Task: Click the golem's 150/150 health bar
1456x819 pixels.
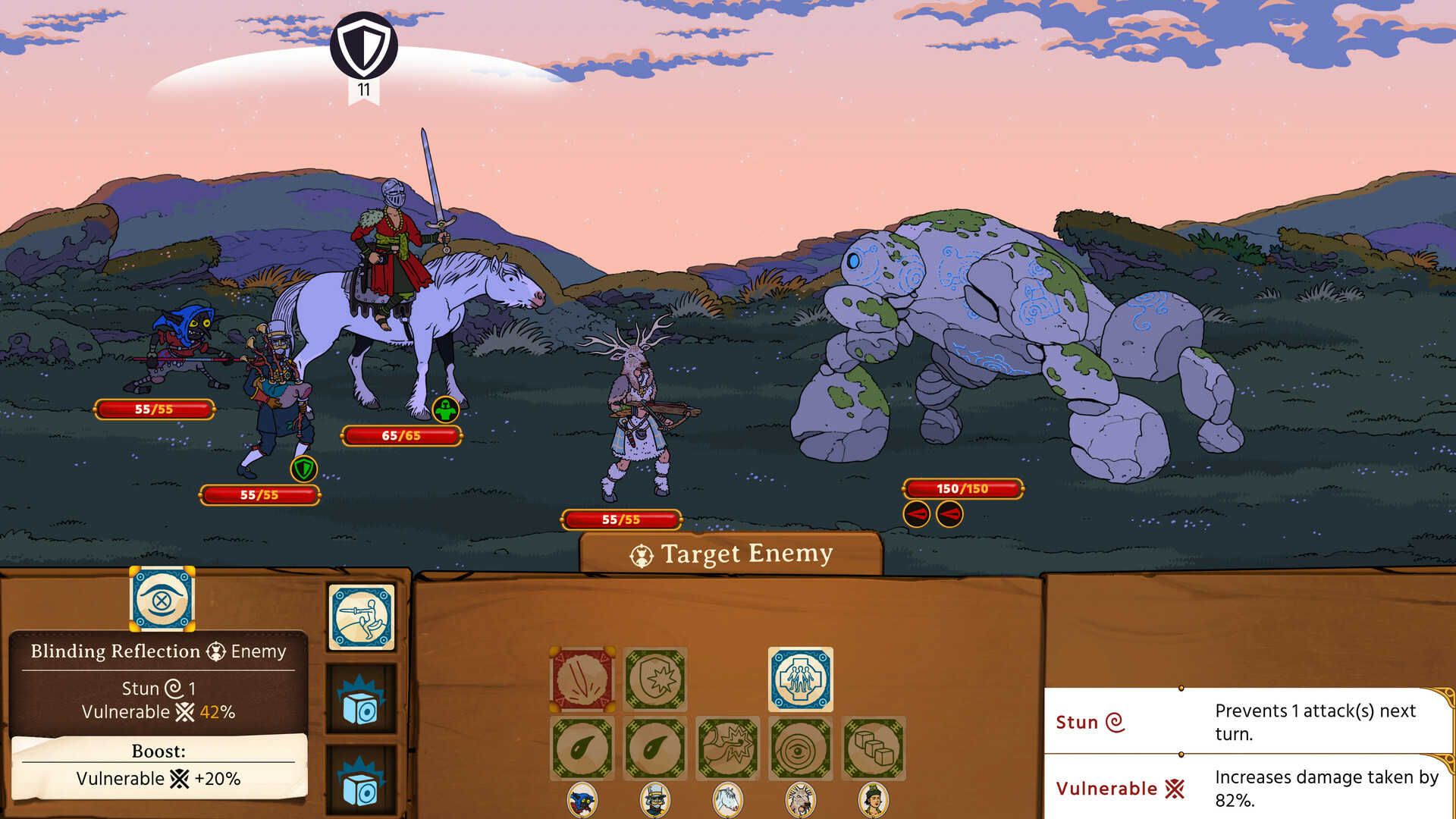Action: pyautogui.click(x=962, y=488)
